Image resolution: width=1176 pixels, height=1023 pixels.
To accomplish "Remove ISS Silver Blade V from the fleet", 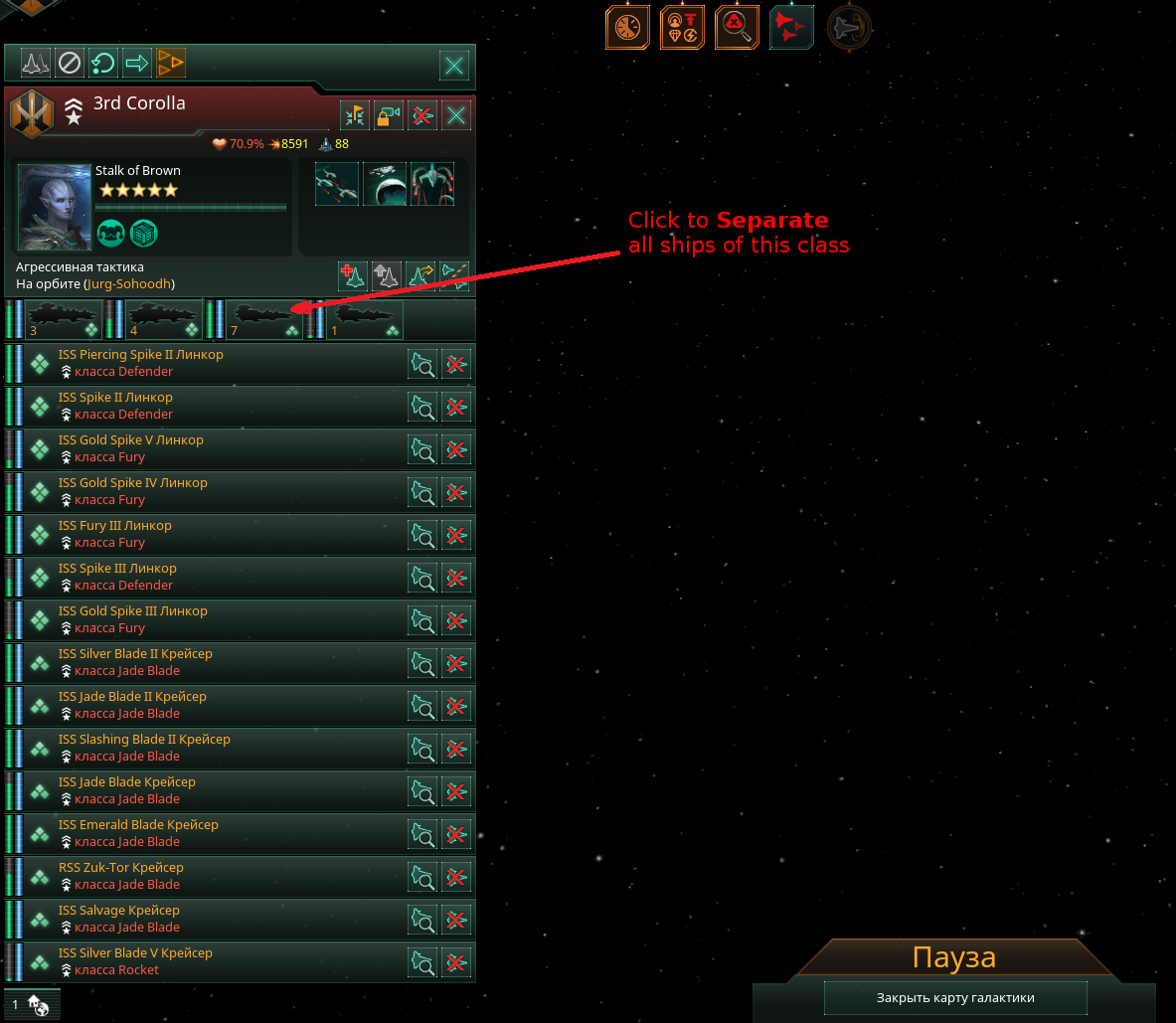I will (x=456, y=962).
